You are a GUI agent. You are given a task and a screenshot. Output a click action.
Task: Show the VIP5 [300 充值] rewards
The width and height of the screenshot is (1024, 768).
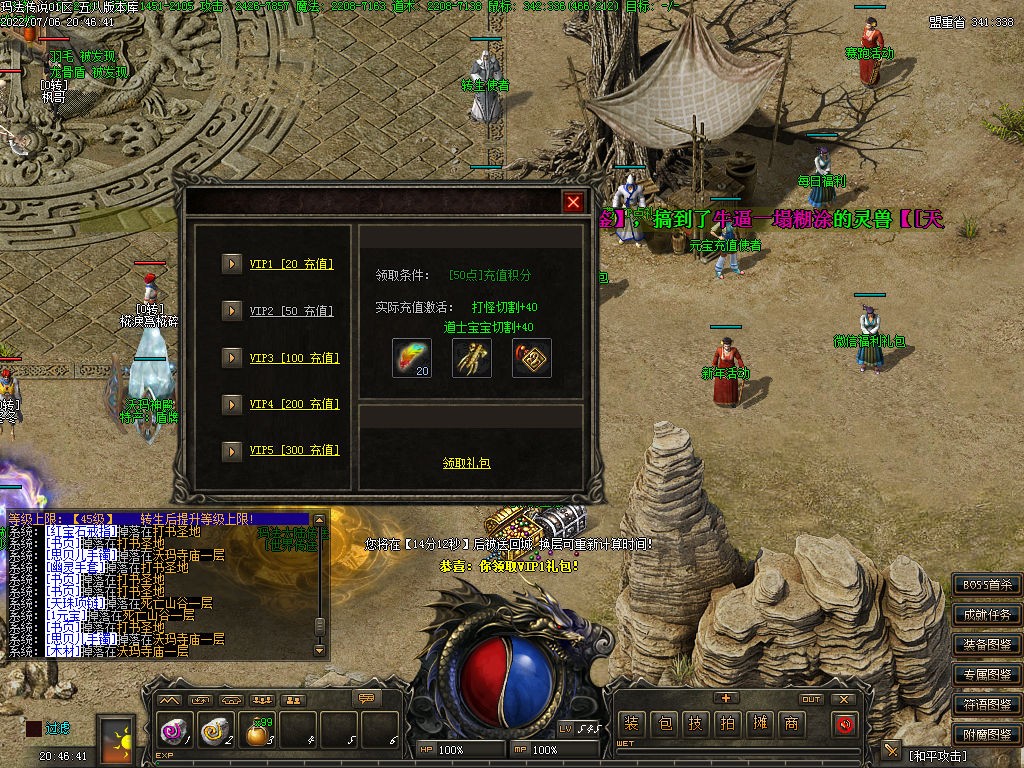[x=294, y=450]
